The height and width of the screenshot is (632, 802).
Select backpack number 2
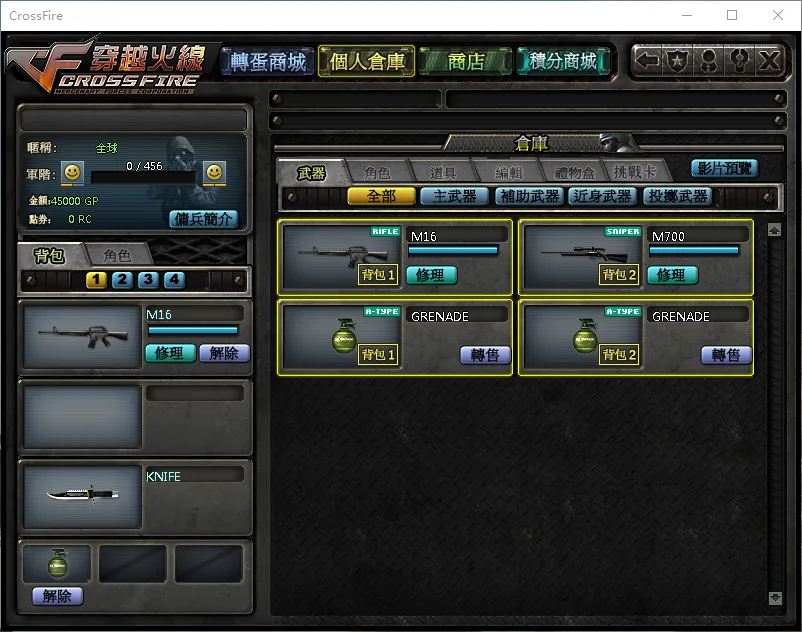pyautogui.click(x=122, y=280)
